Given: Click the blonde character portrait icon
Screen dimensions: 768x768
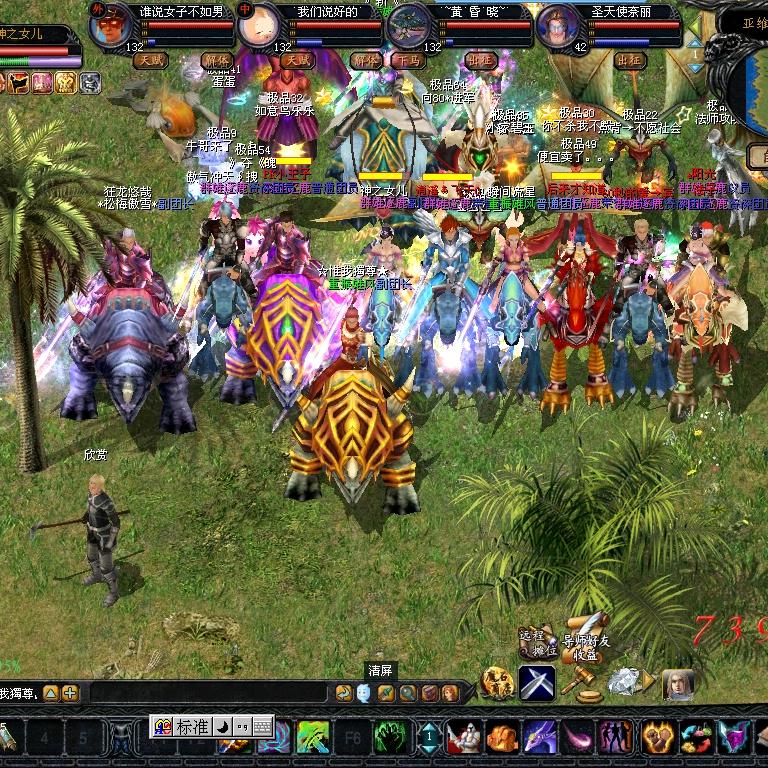Looking at the screenshot, I should [679, 683].
